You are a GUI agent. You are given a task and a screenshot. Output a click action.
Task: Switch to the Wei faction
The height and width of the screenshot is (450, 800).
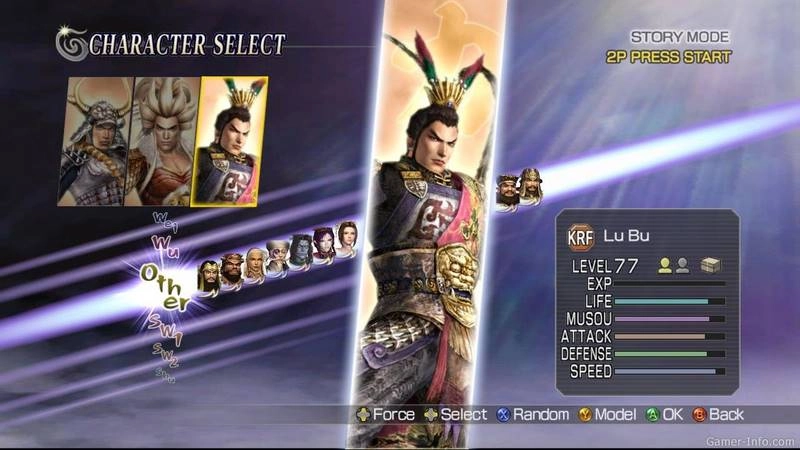point(163,219)
